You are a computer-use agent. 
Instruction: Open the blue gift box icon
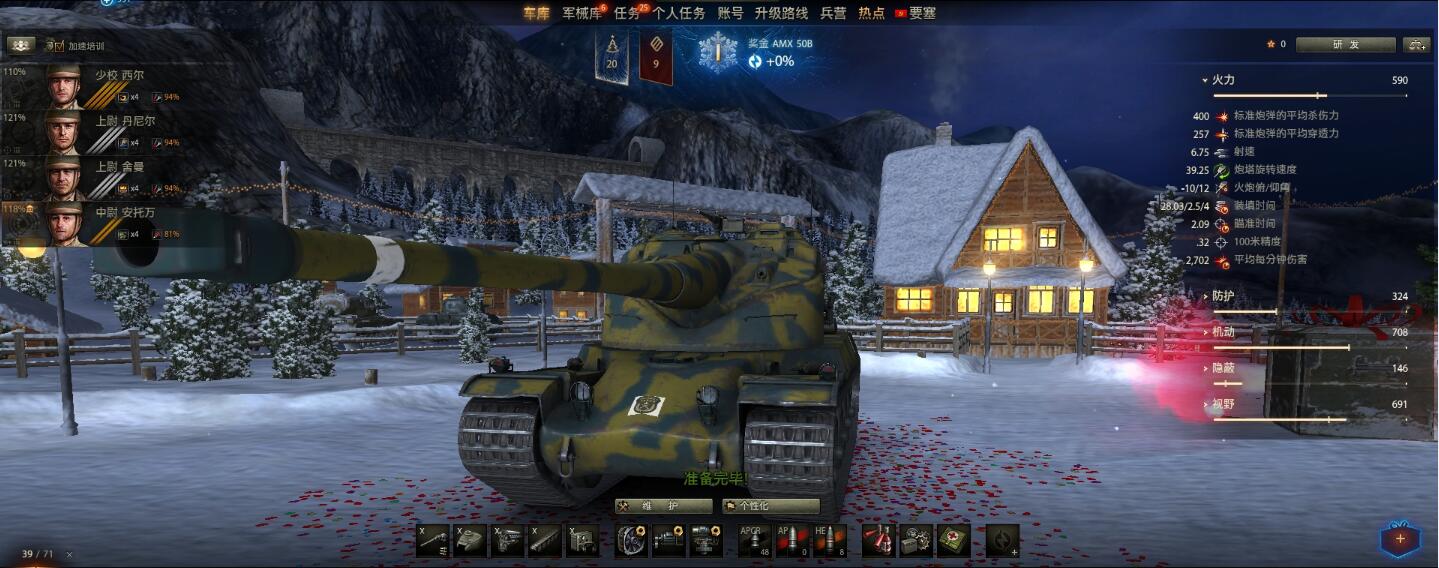coord(1399,539)
